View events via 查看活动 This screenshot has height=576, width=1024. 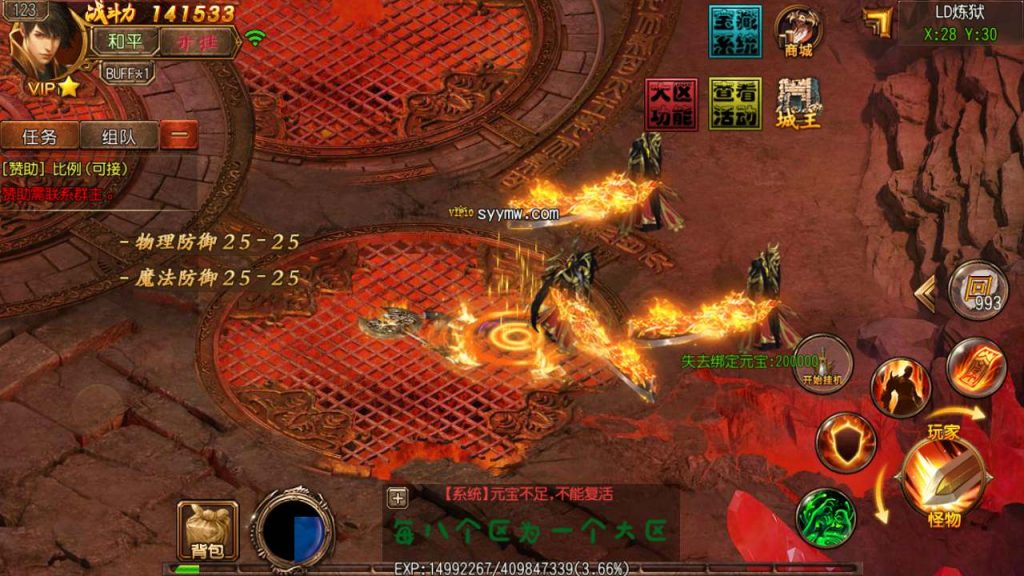[735, 104]
